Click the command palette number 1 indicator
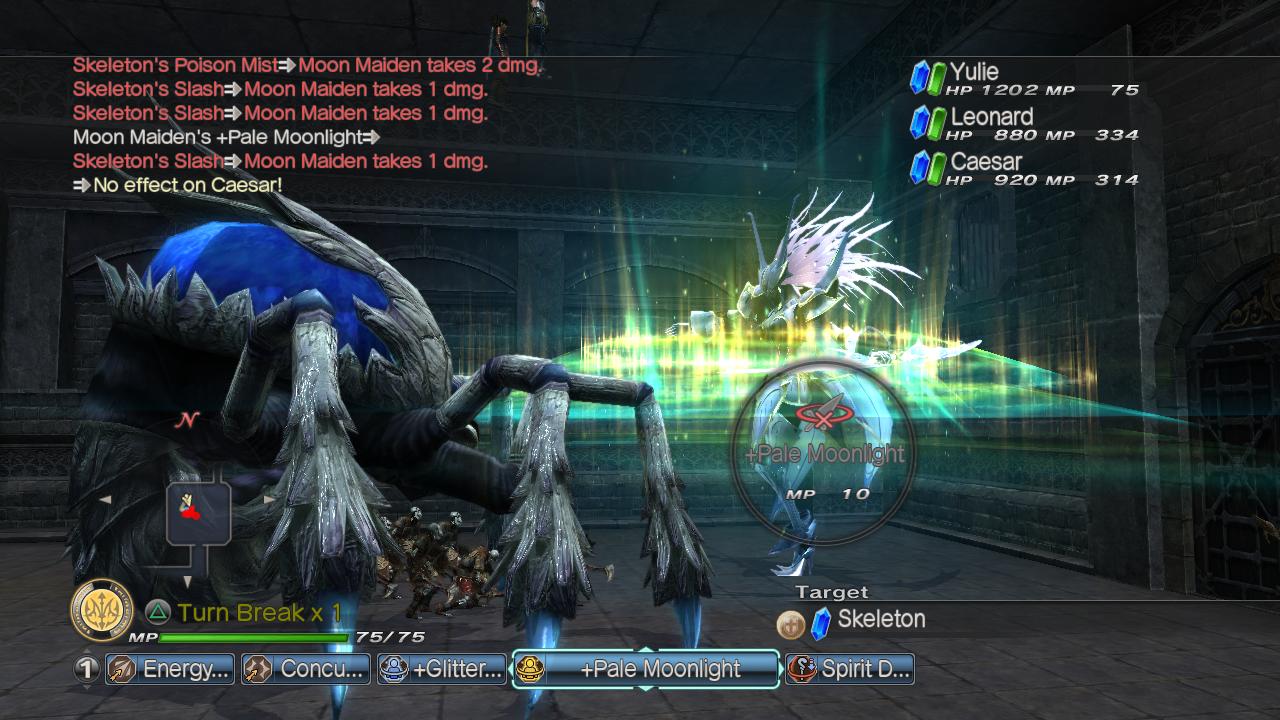Image resolution: width=1280 pixels, height=720 pixels. click(87, 669)
